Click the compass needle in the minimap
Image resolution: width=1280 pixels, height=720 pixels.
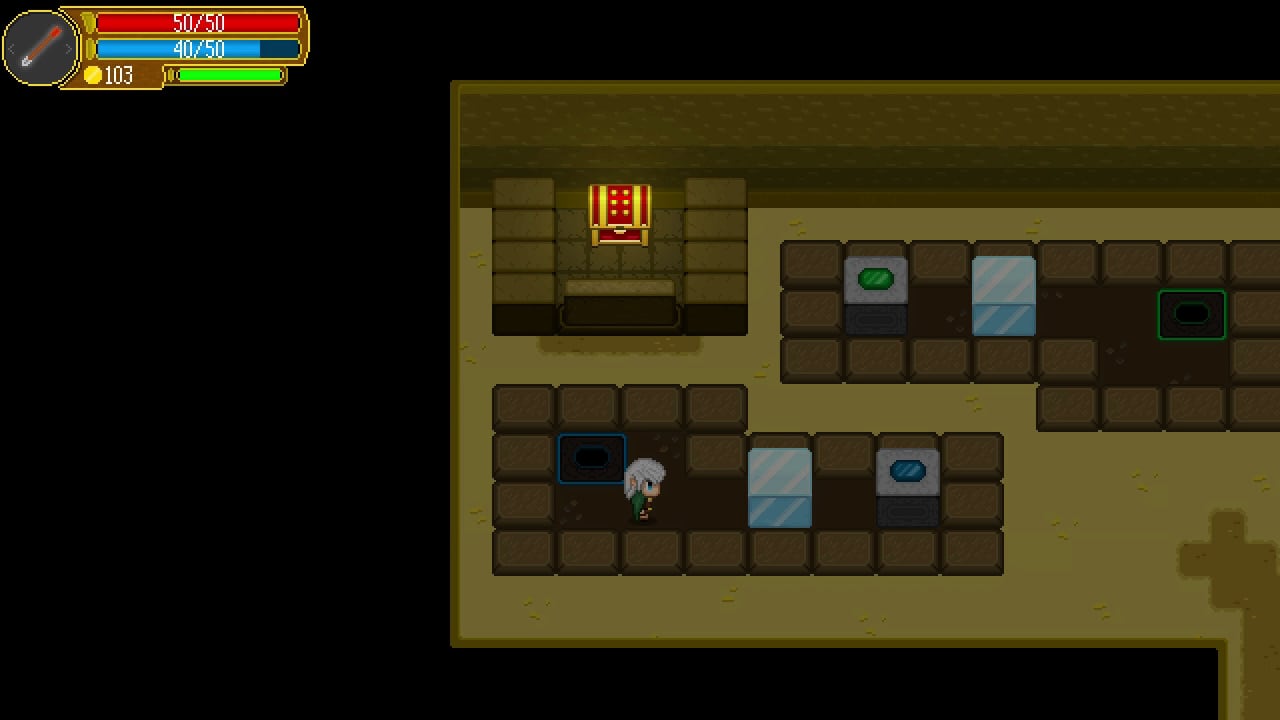click(x=42, y=47)
